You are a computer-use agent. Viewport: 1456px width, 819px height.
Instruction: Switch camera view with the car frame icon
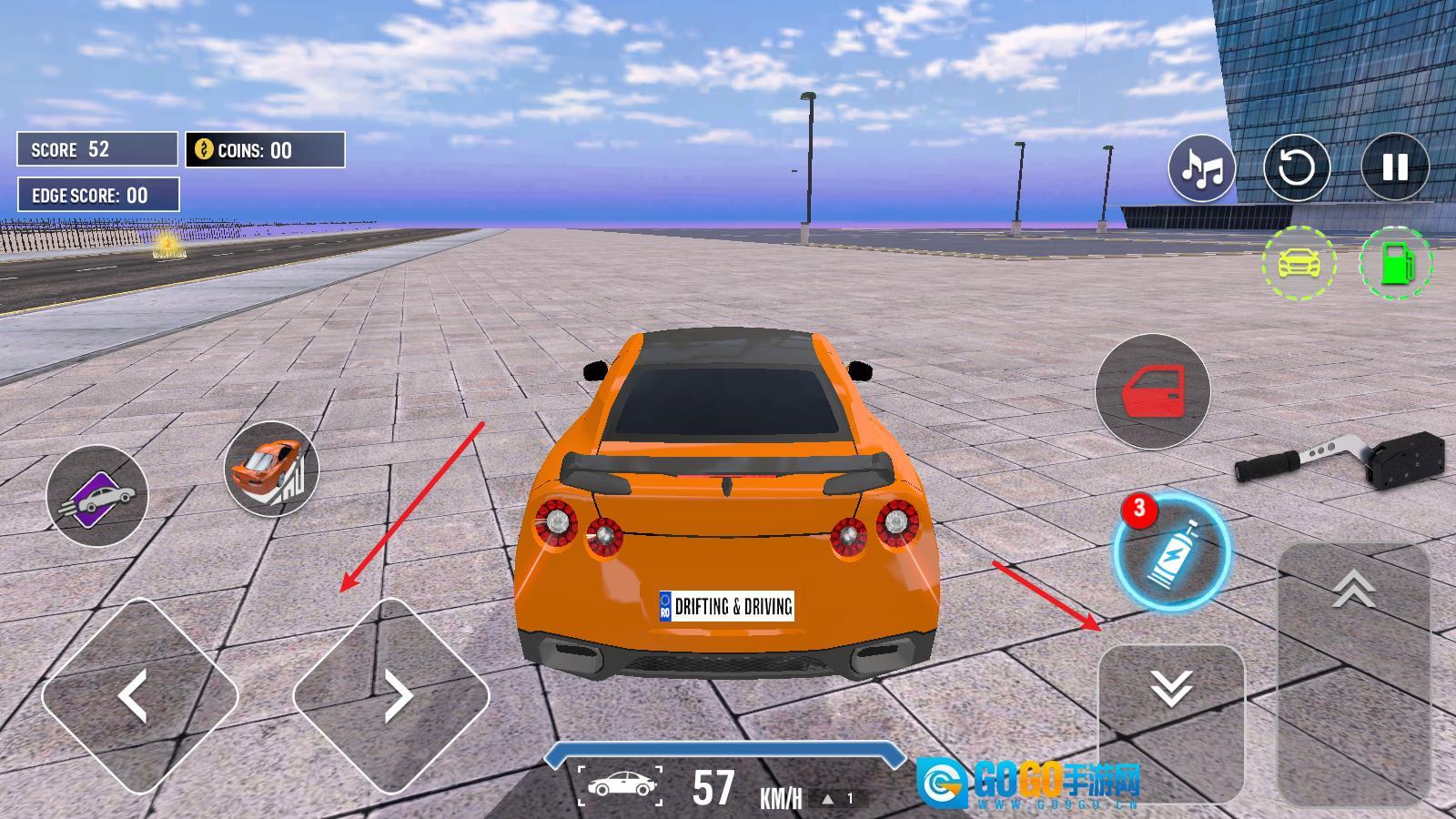(620, 785)
